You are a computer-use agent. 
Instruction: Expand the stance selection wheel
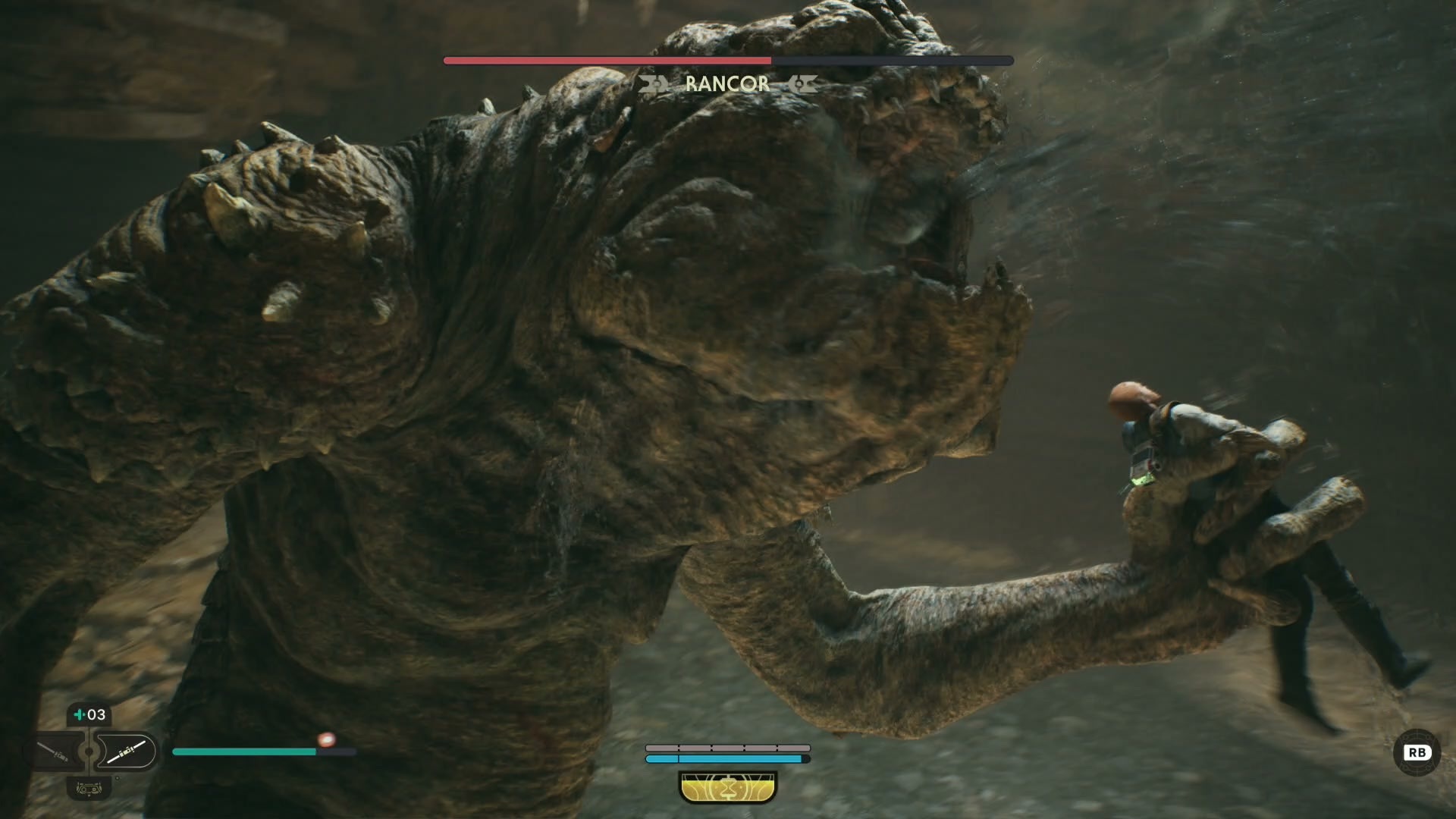[x=89, y=752]
